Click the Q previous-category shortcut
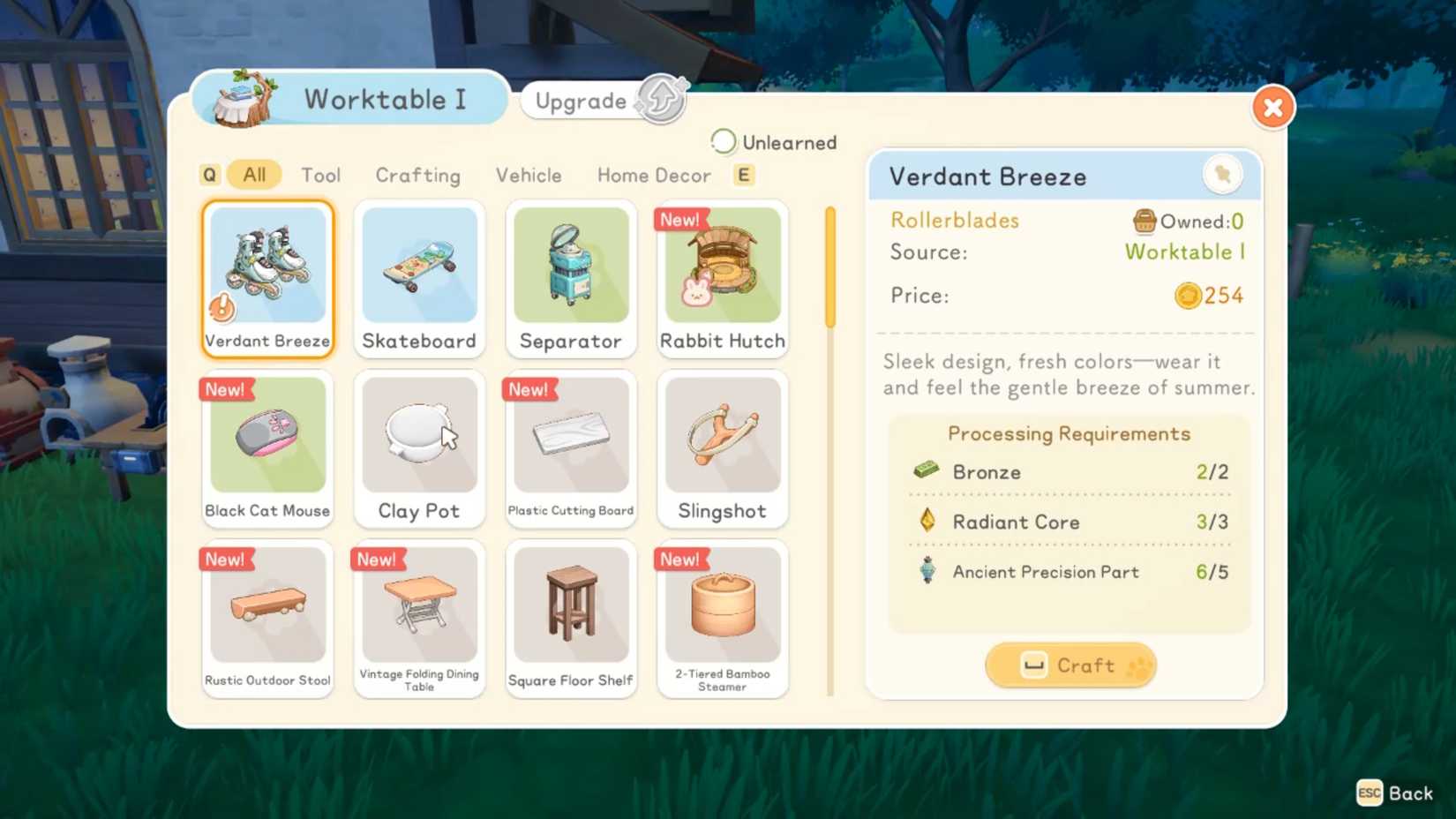Viewport: 1456px width, 819px height. tap(209, 175)
